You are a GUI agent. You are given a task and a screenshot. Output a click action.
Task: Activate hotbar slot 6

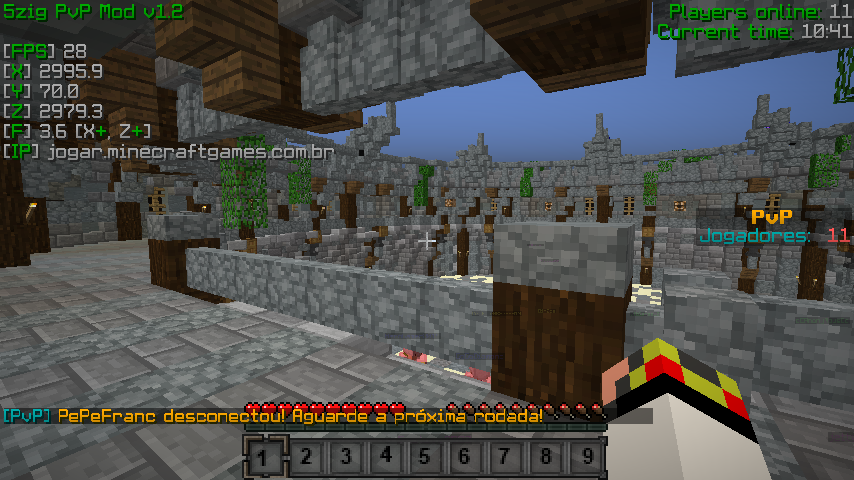(465, 458)
